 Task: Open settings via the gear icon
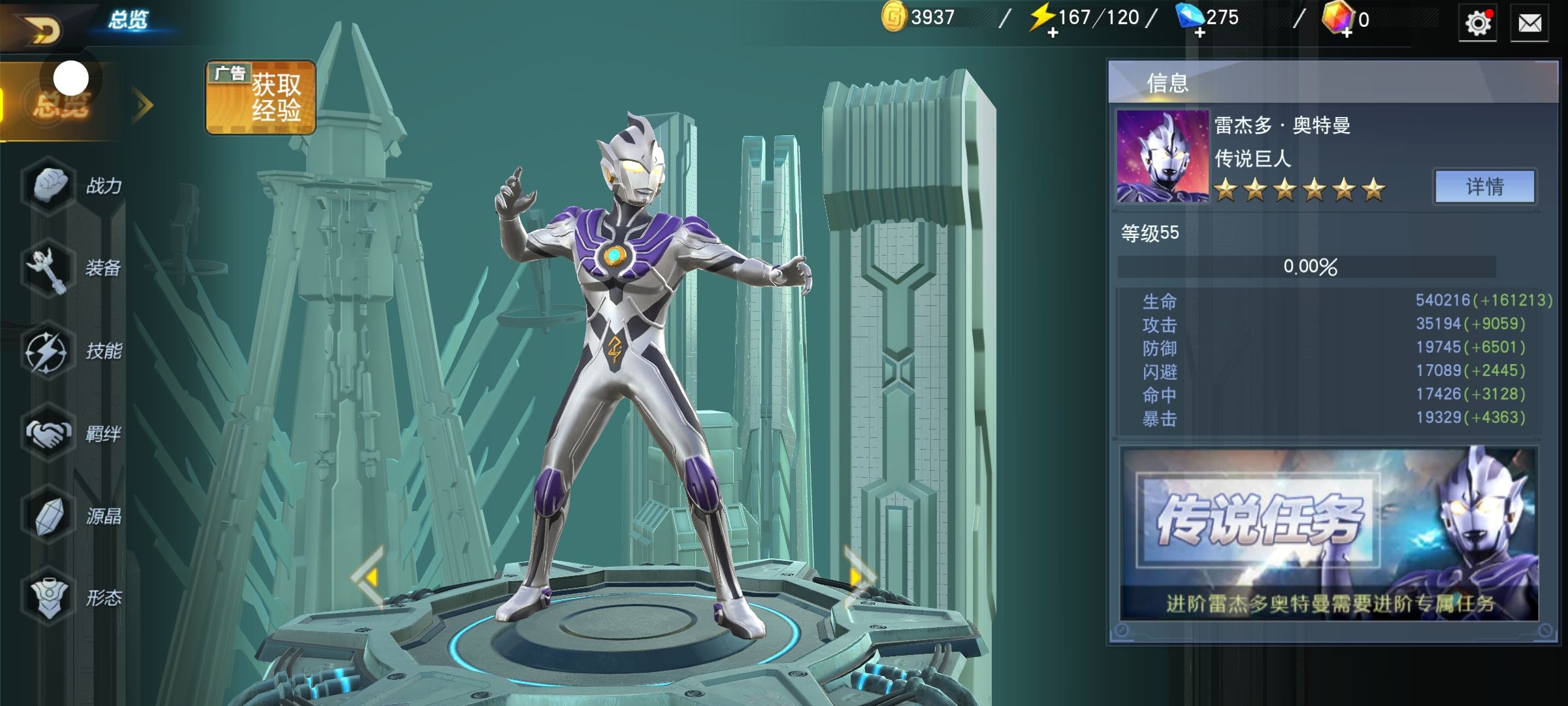pos(1477,24)
